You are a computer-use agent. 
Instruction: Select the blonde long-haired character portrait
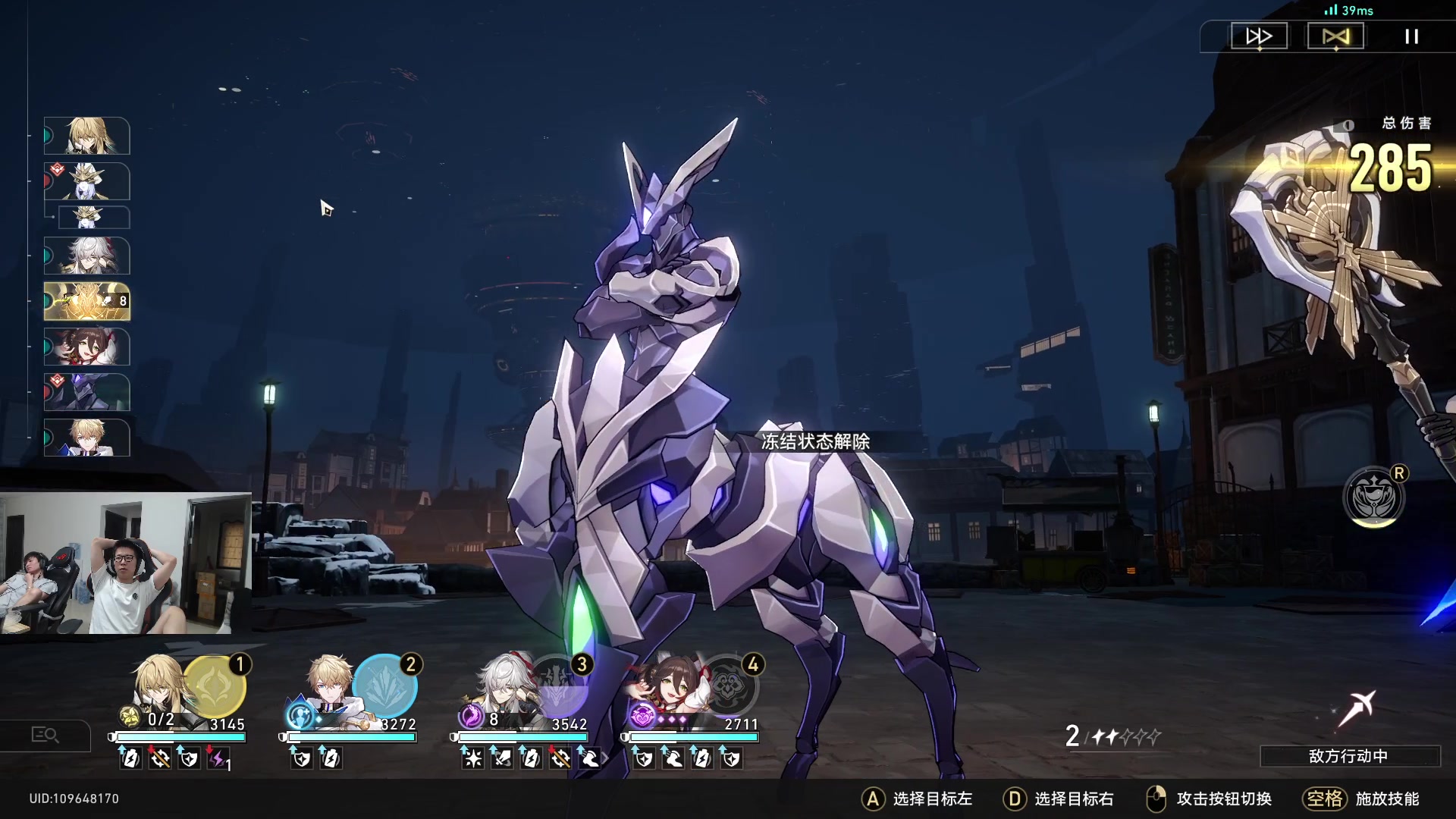(159, 686)
